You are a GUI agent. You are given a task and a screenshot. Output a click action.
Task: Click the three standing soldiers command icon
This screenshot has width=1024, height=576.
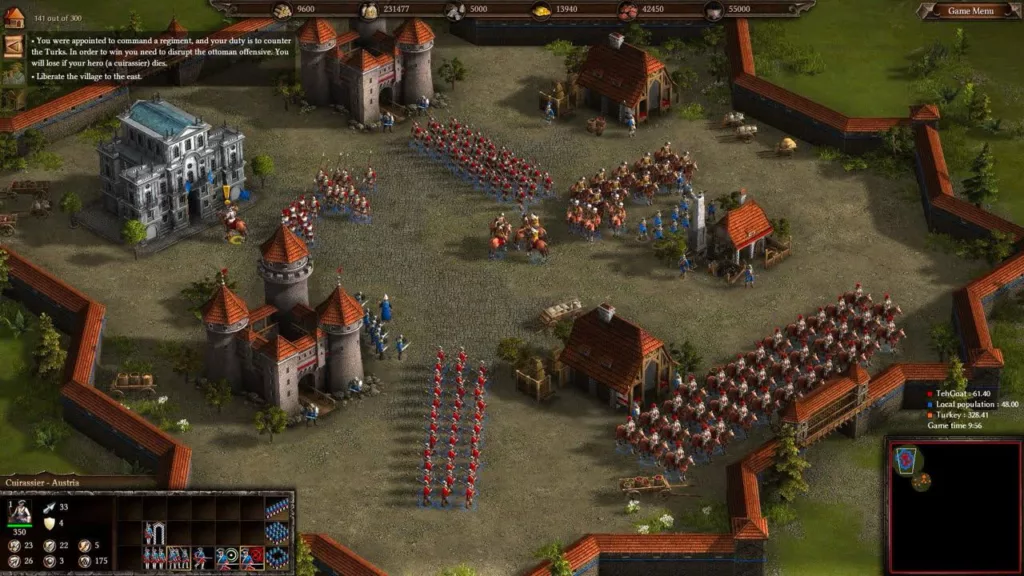pos(154,557)
